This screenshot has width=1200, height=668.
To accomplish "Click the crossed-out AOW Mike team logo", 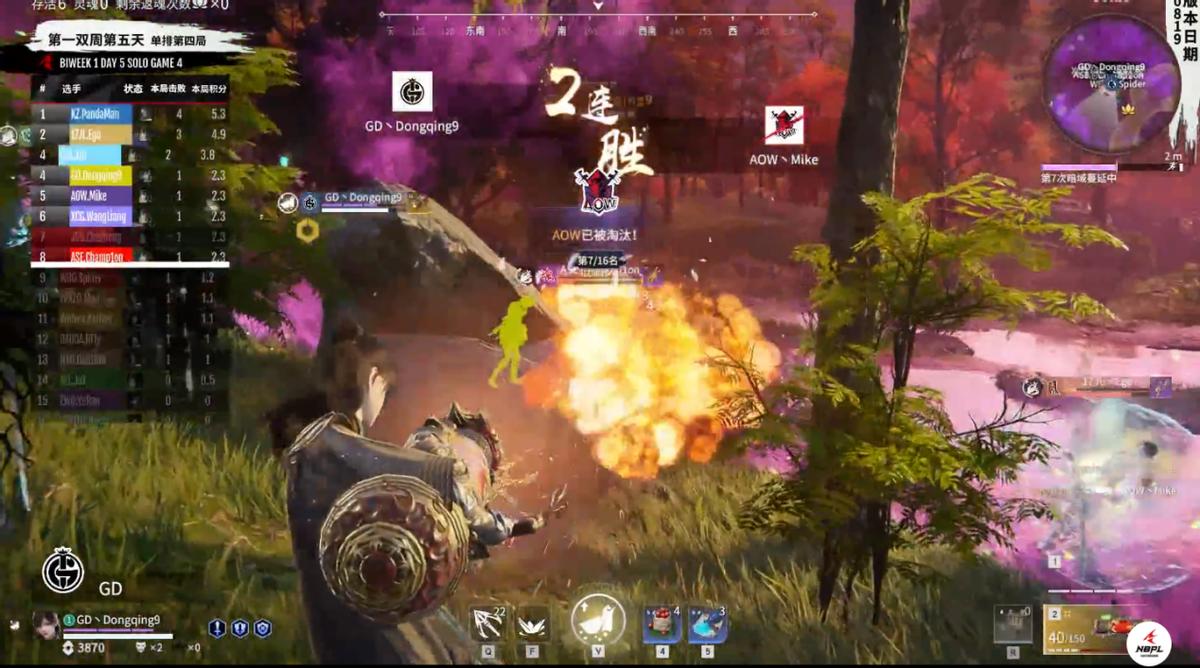I will [784, 125].
